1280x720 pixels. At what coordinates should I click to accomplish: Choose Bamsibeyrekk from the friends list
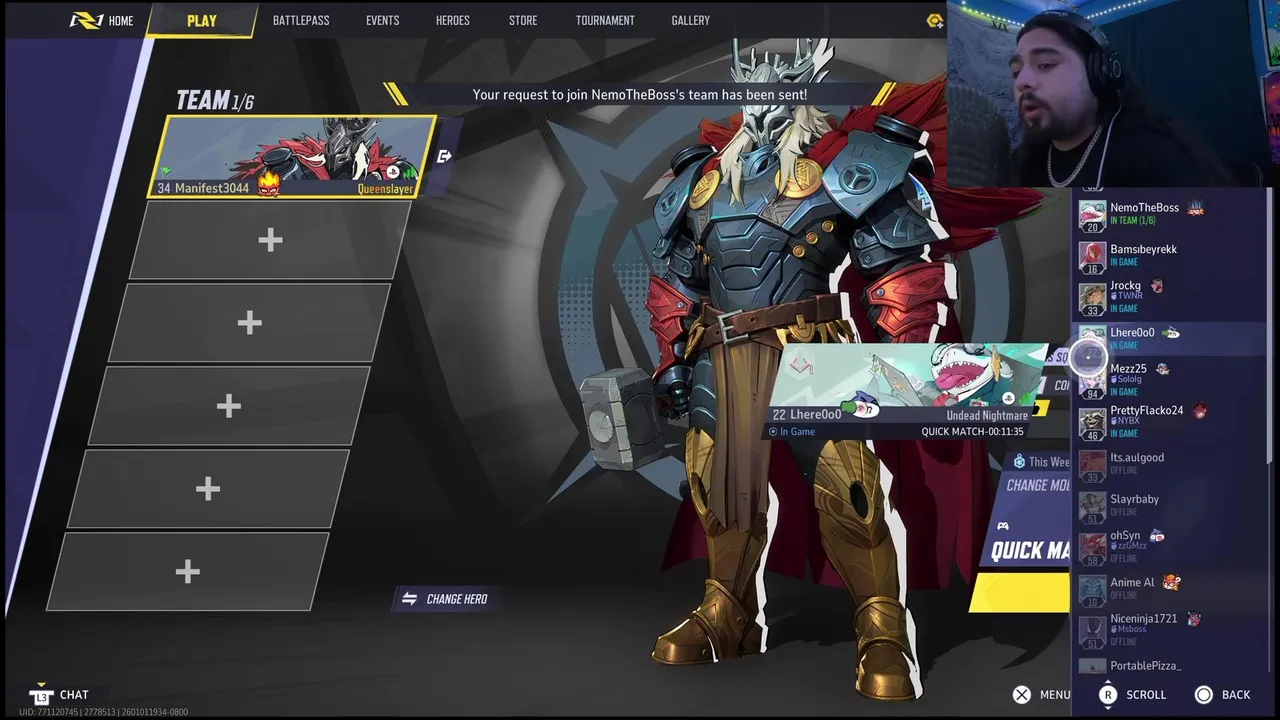pyautogui.click(x=1143, y=255)
